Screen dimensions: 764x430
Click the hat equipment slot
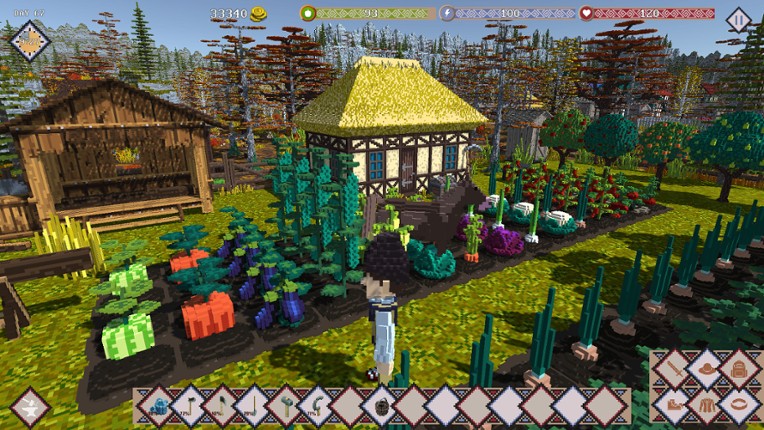click(707, 370)
